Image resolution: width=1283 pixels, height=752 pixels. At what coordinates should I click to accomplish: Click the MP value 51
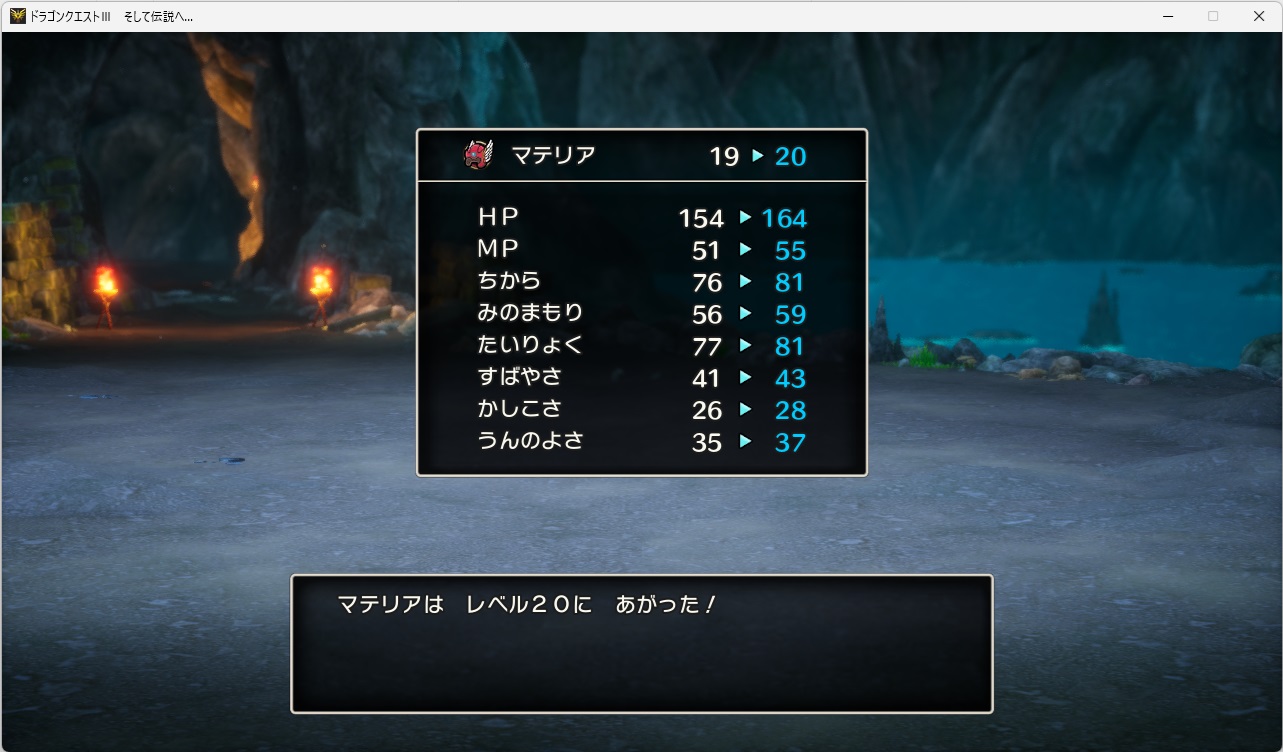pyautogui.click(x=707, y=250)
